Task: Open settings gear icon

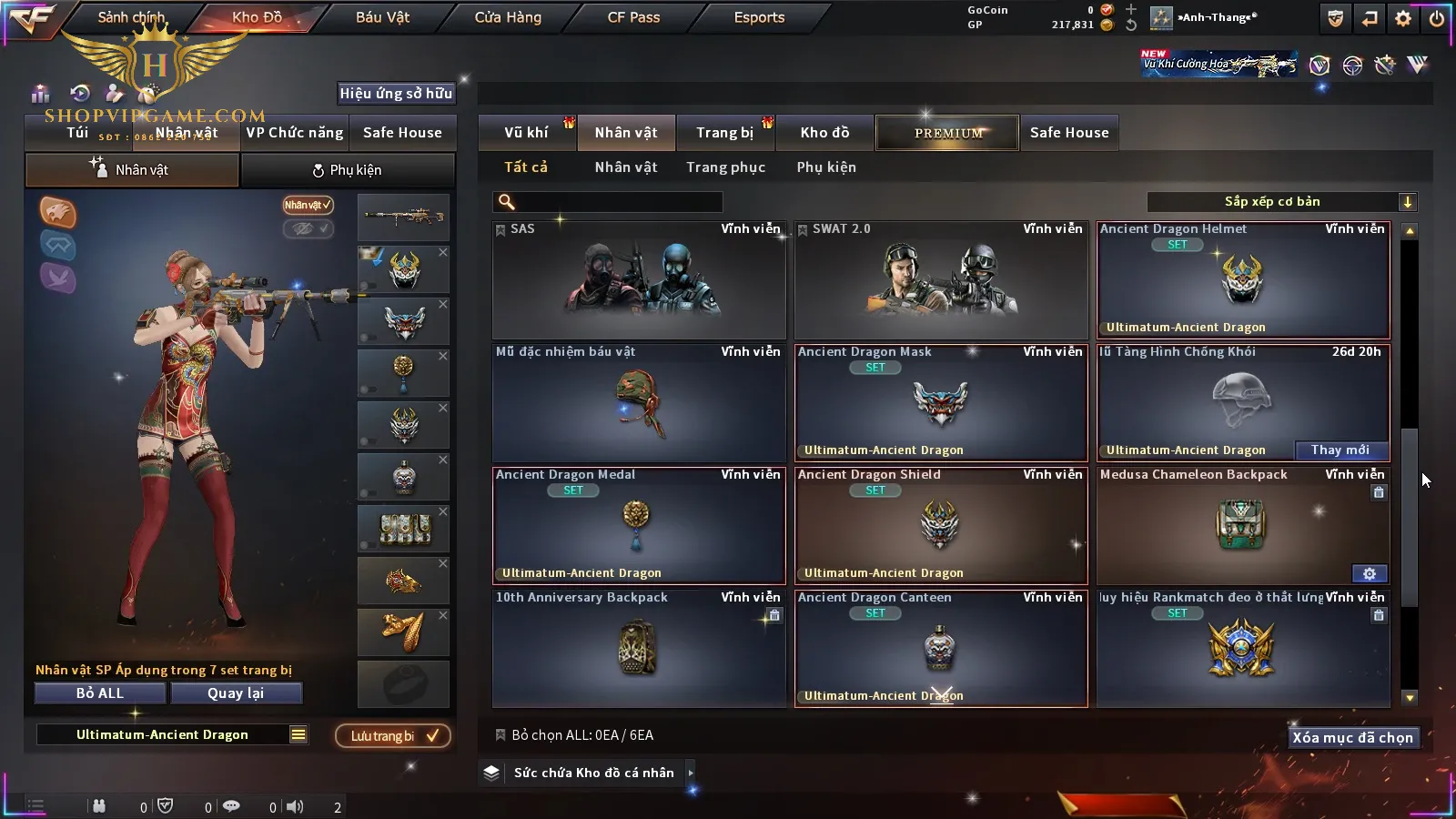Action: 1403,18
